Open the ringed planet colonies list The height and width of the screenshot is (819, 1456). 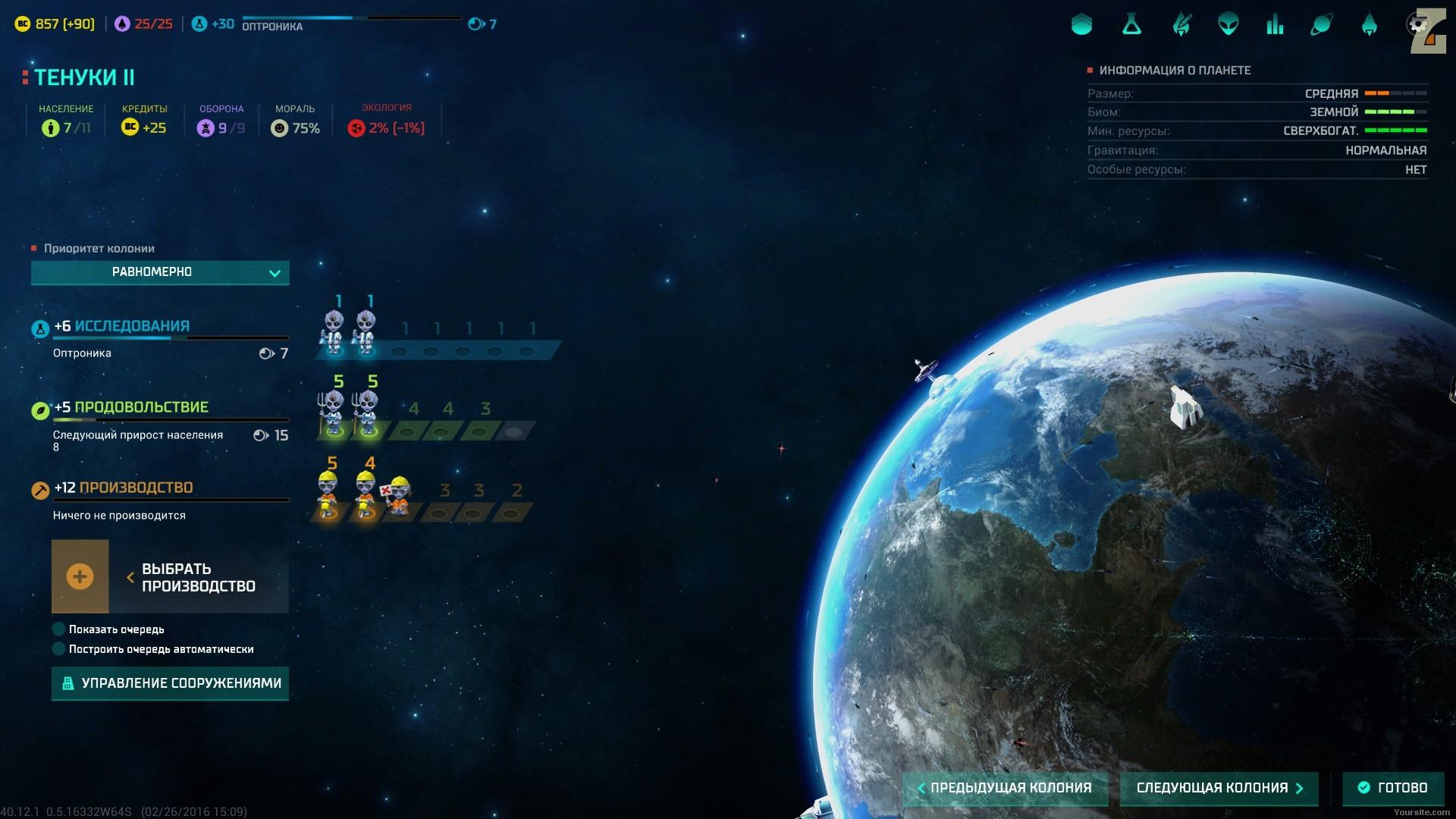(x=1322, y=25)
